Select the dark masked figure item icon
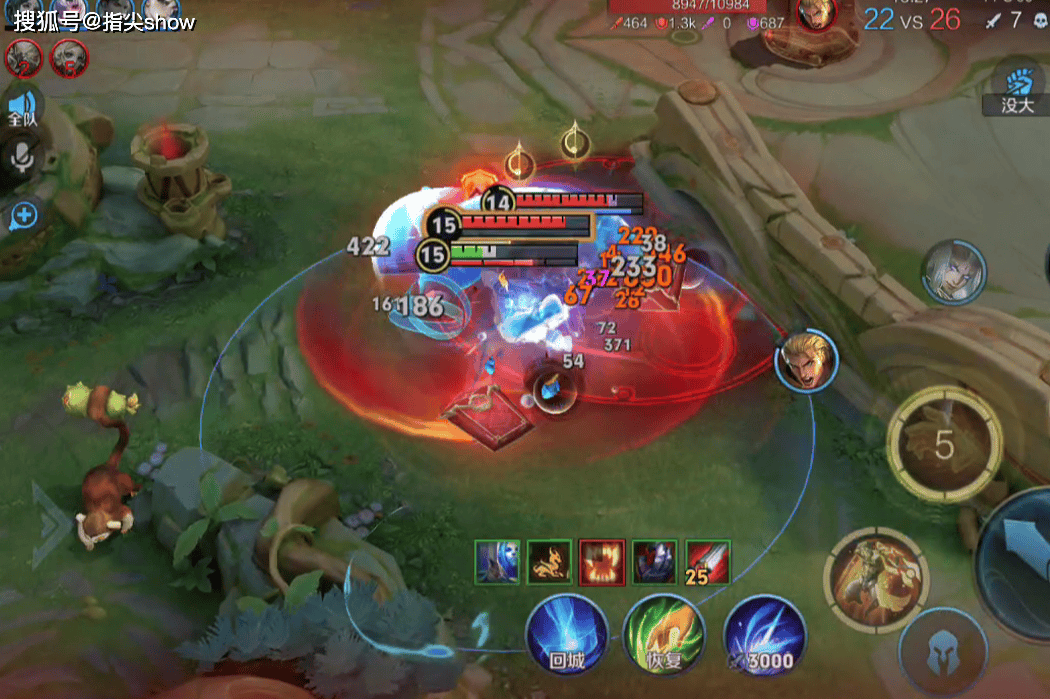The width and height of the screenshot is (1050, 699). point(655,561)
